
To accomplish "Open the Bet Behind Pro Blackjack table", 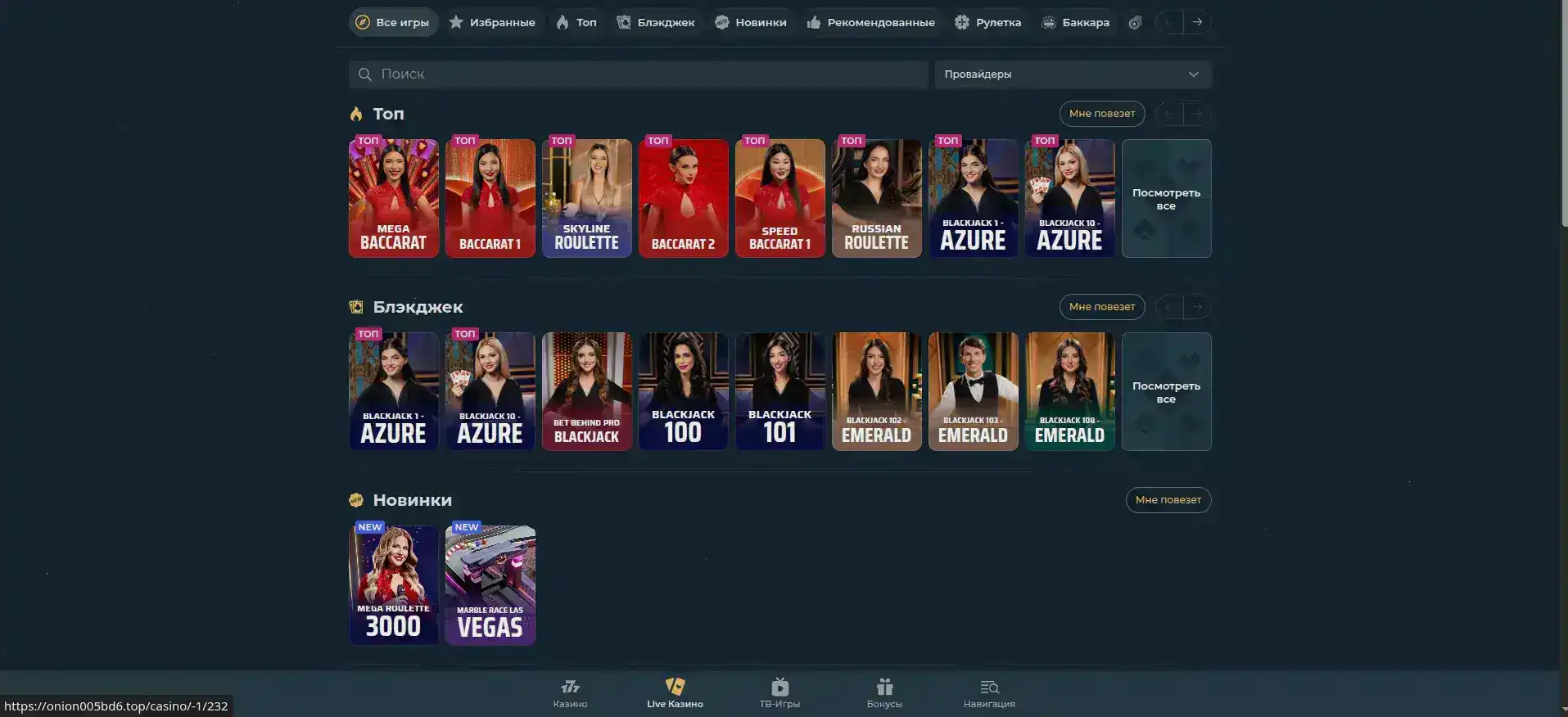I will (x=587, y=391).
